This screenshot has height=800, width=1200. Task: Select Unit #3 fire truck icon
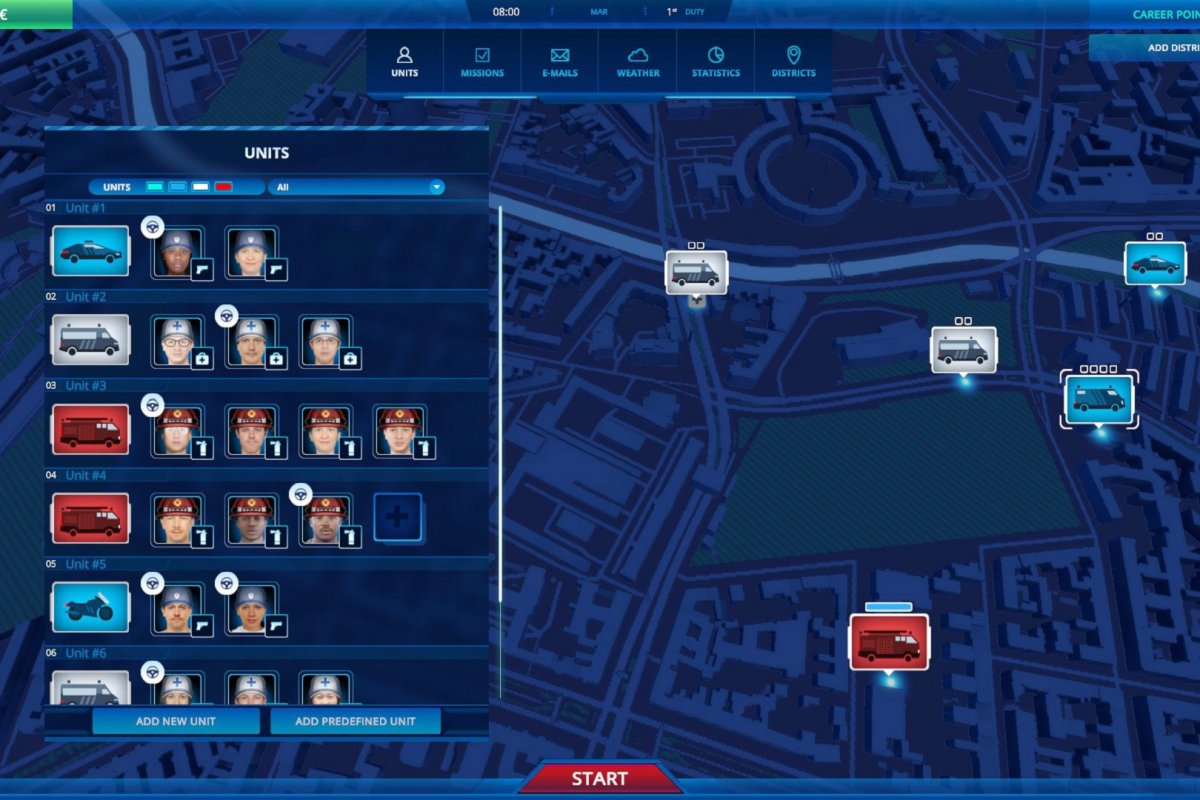pos(91,429)
